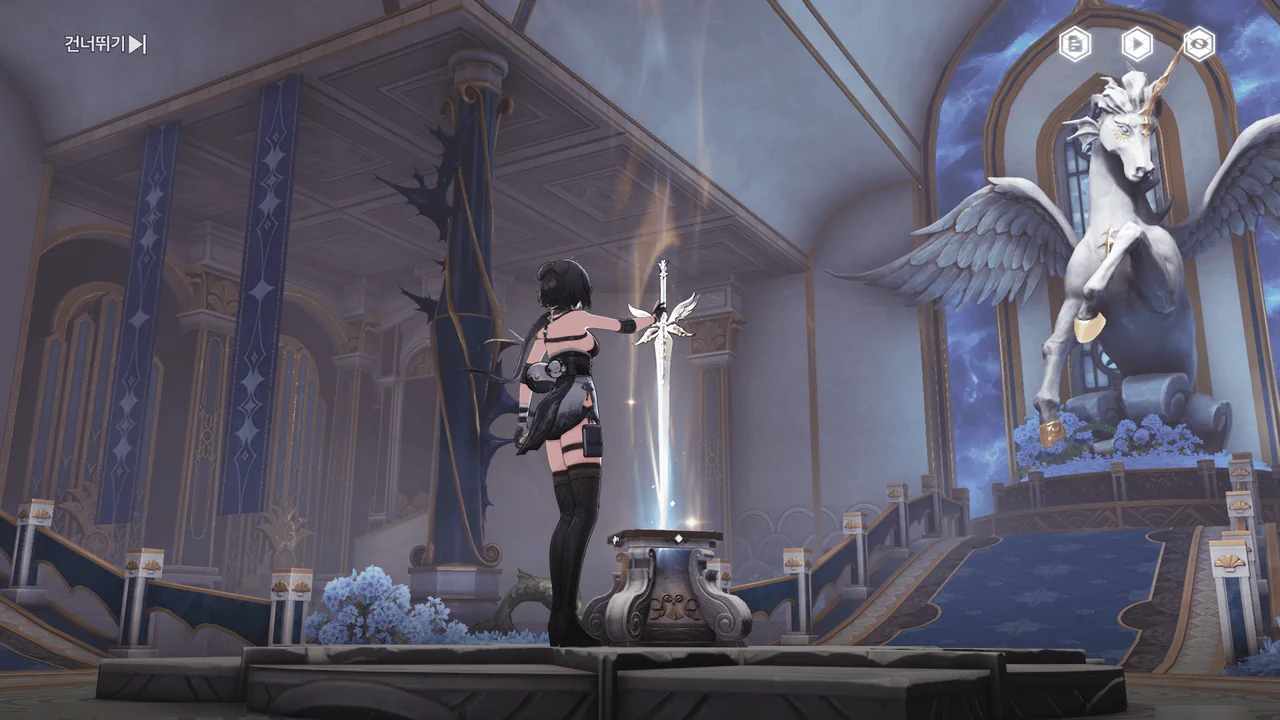Open the dialogue log document icon
Viewport: 1280px width, 720px height.
(1075, 44)
